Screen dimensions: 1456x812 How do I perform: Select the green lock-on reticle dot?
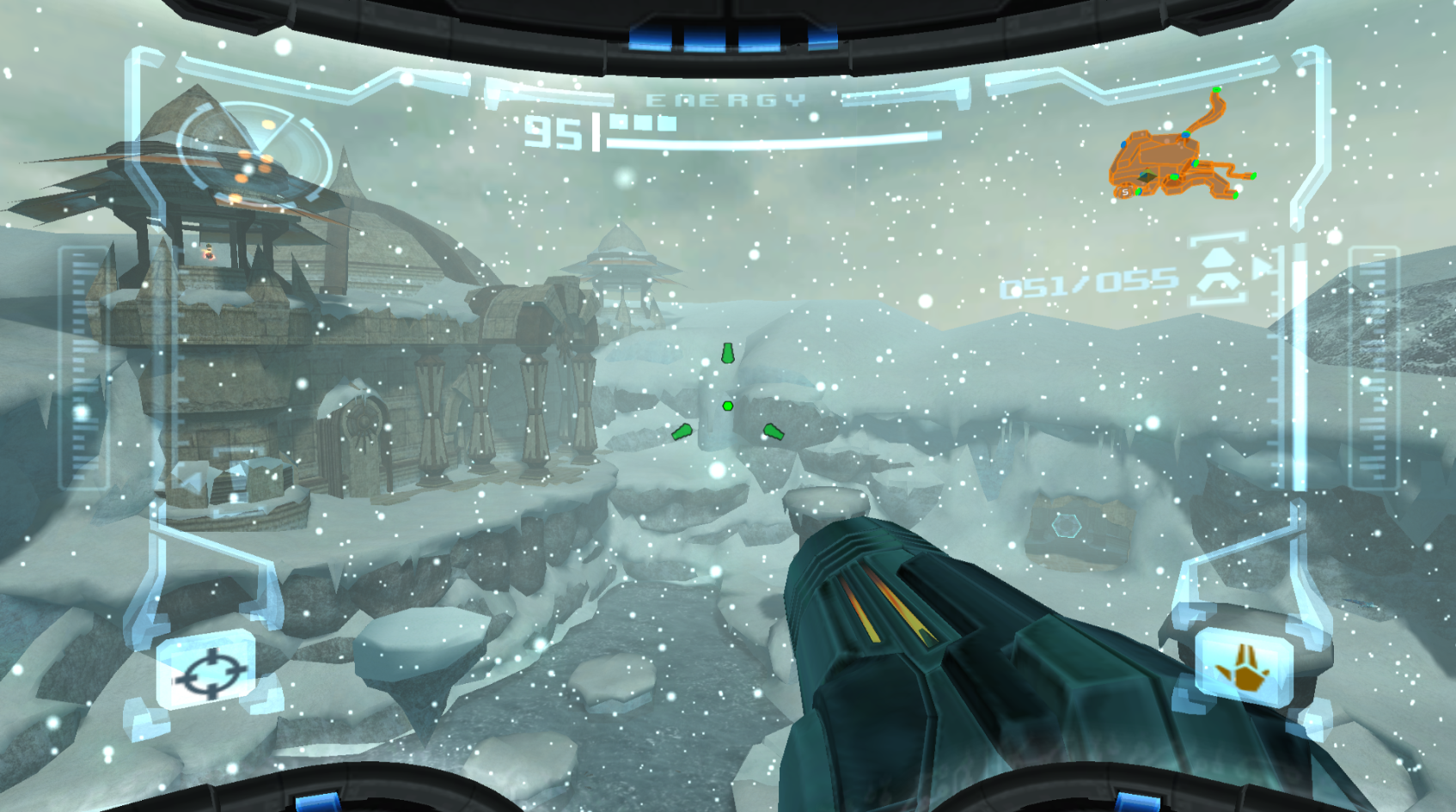(x=728, y=406)
